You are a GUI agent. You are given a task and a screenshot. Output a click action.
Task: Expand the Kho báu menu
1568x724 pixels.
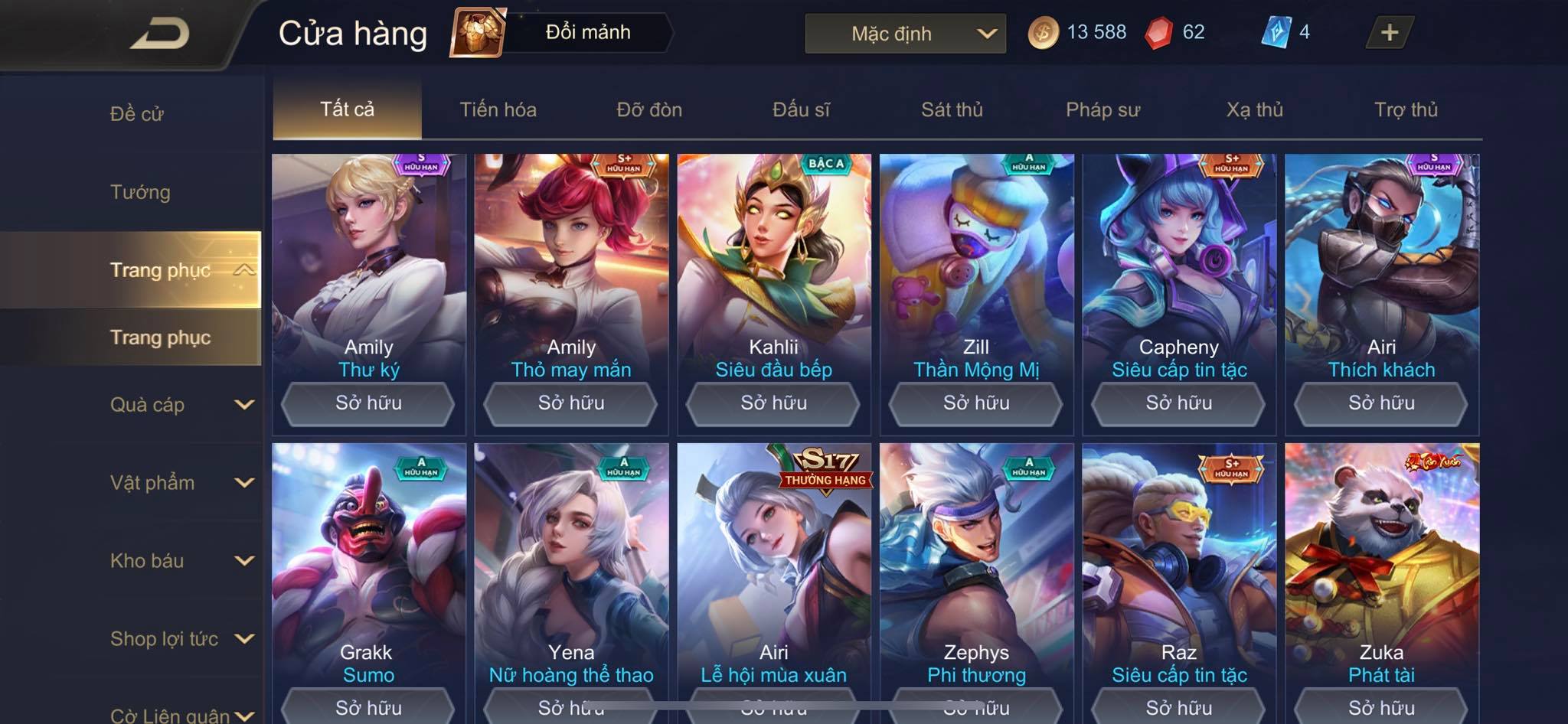coord(180,561)
